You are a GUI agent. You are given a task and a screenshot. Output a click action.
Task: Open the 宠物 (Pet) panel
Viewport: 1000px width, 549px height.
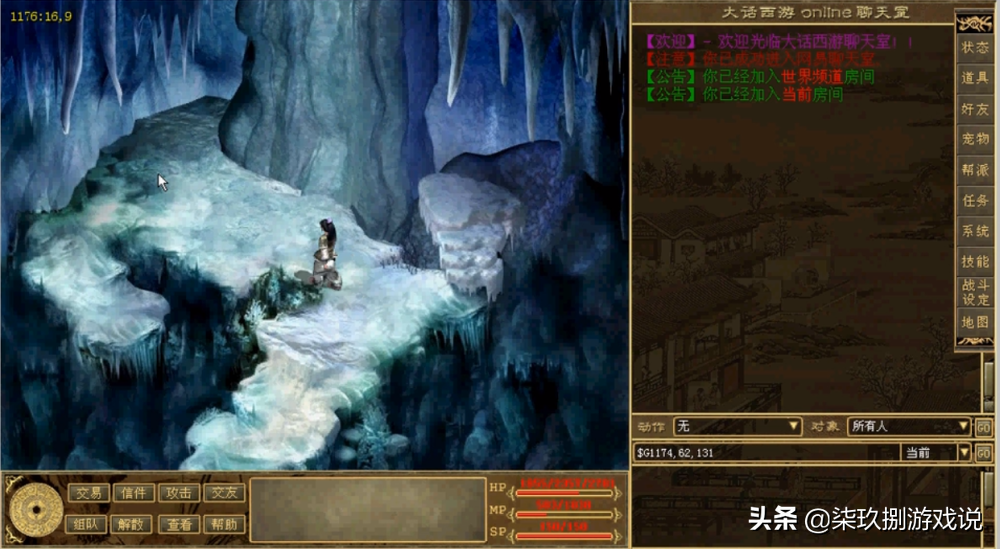coord(975,139)
